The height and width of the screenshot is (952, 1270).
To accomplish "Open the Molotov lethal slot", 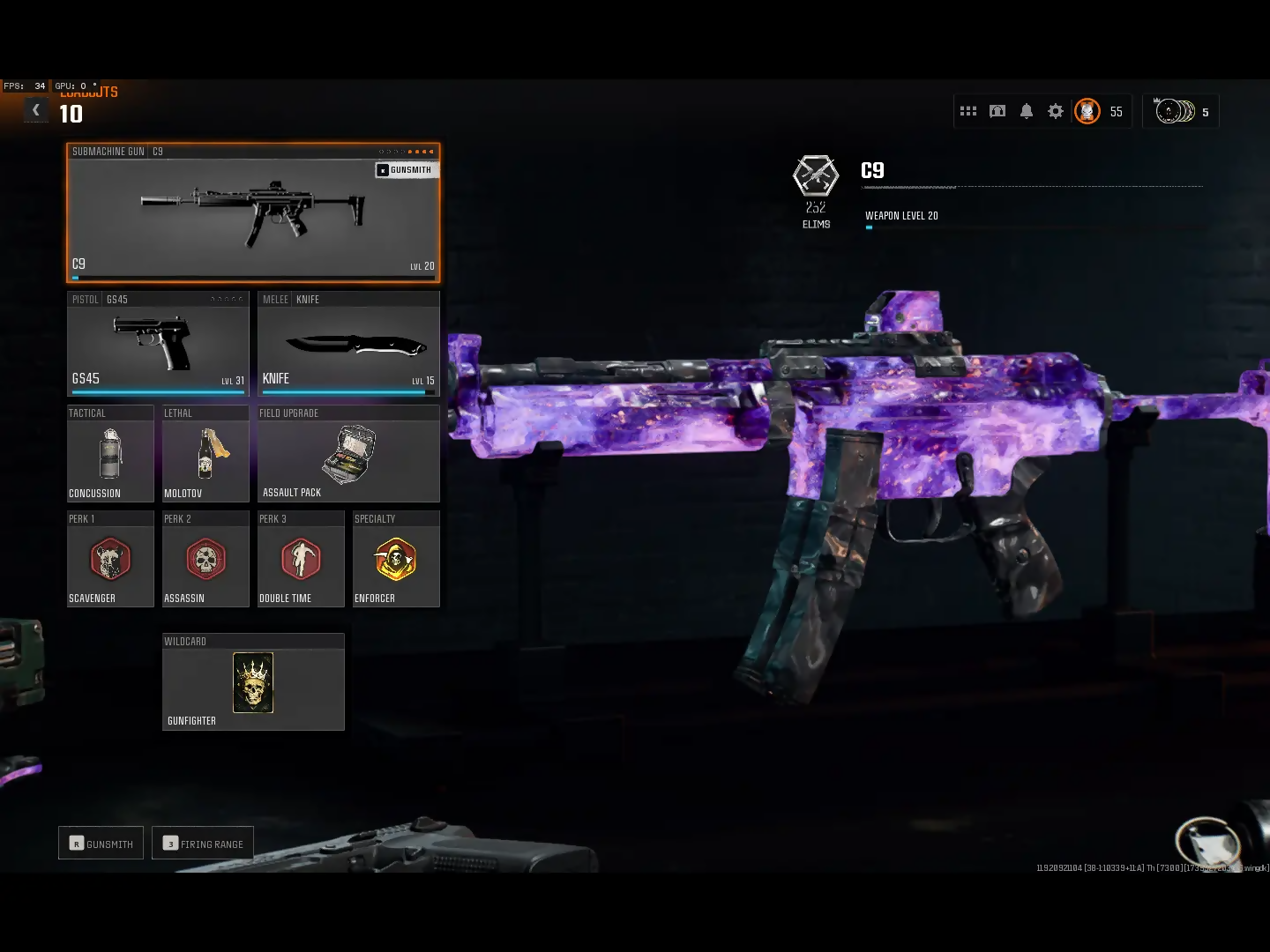I will [x=205, y=454].
